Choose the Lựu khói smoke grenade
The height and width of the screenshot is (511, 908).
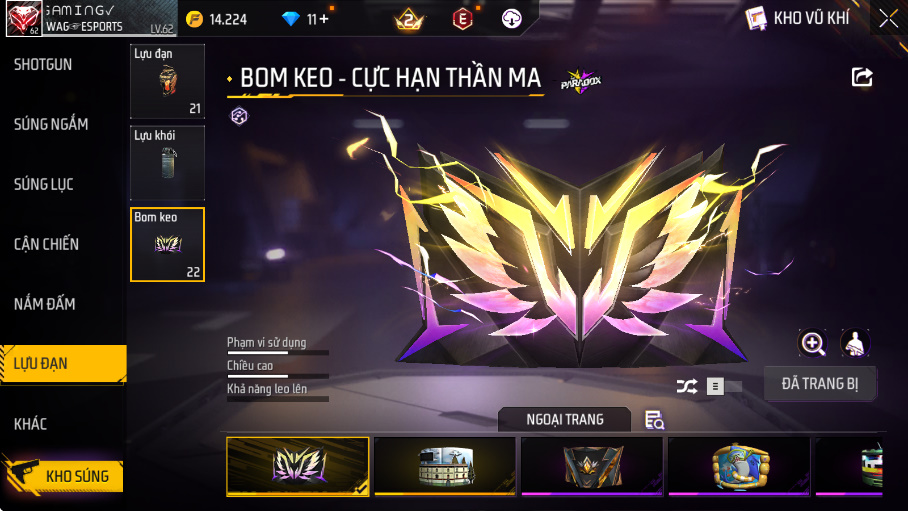point(167,163)
